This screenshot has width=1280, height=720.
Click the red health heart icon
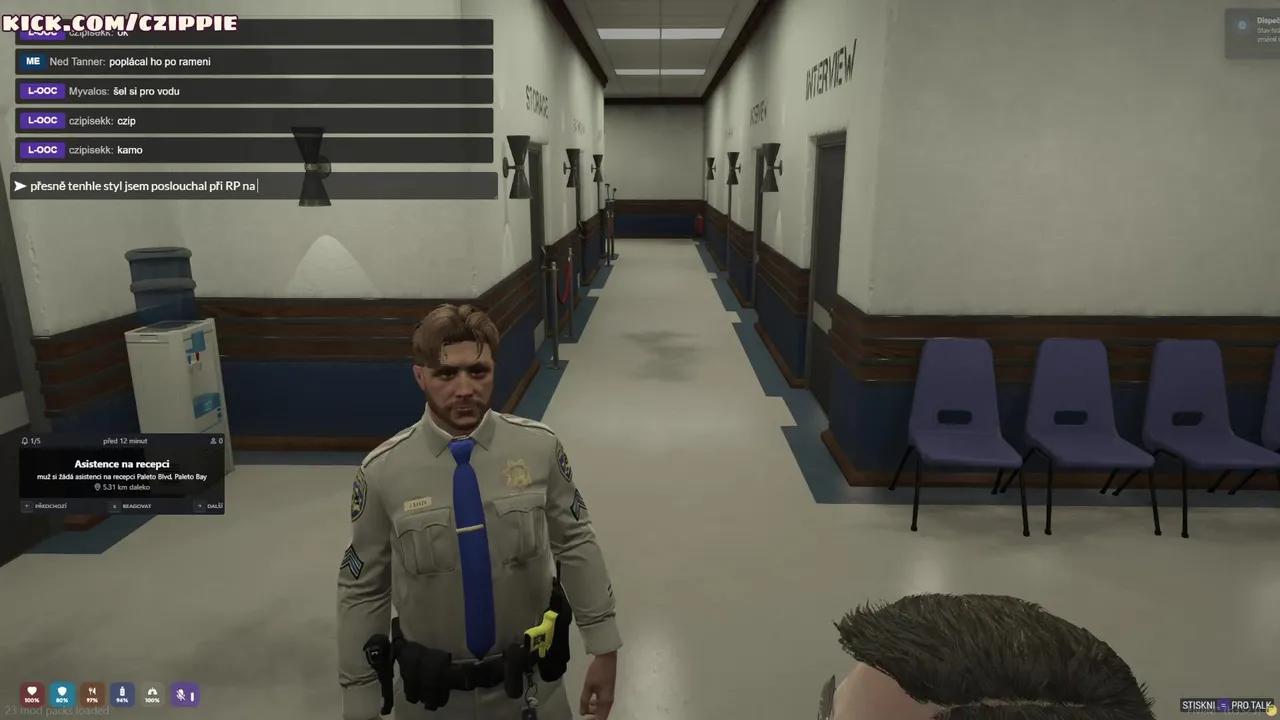[x=32, y=693]
